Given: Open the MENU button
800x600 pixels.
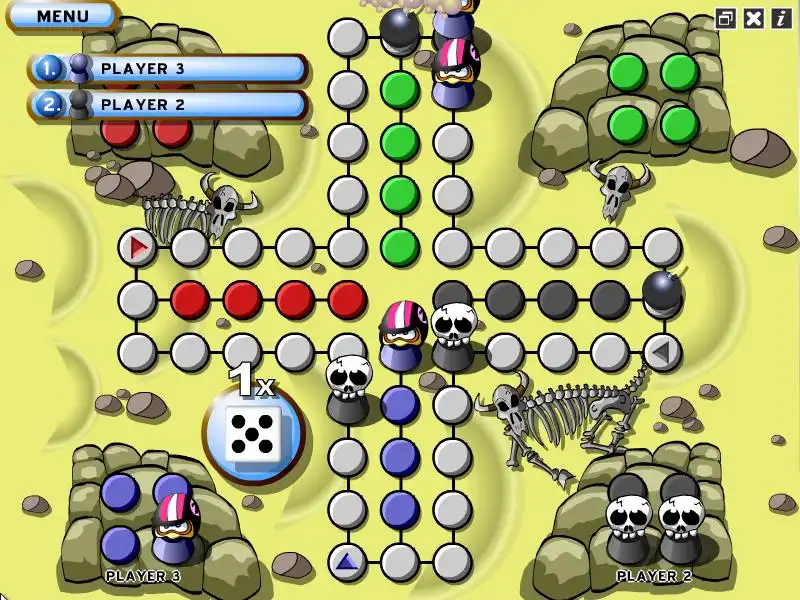Looking at the screenshot, I should tap(62, 16).
